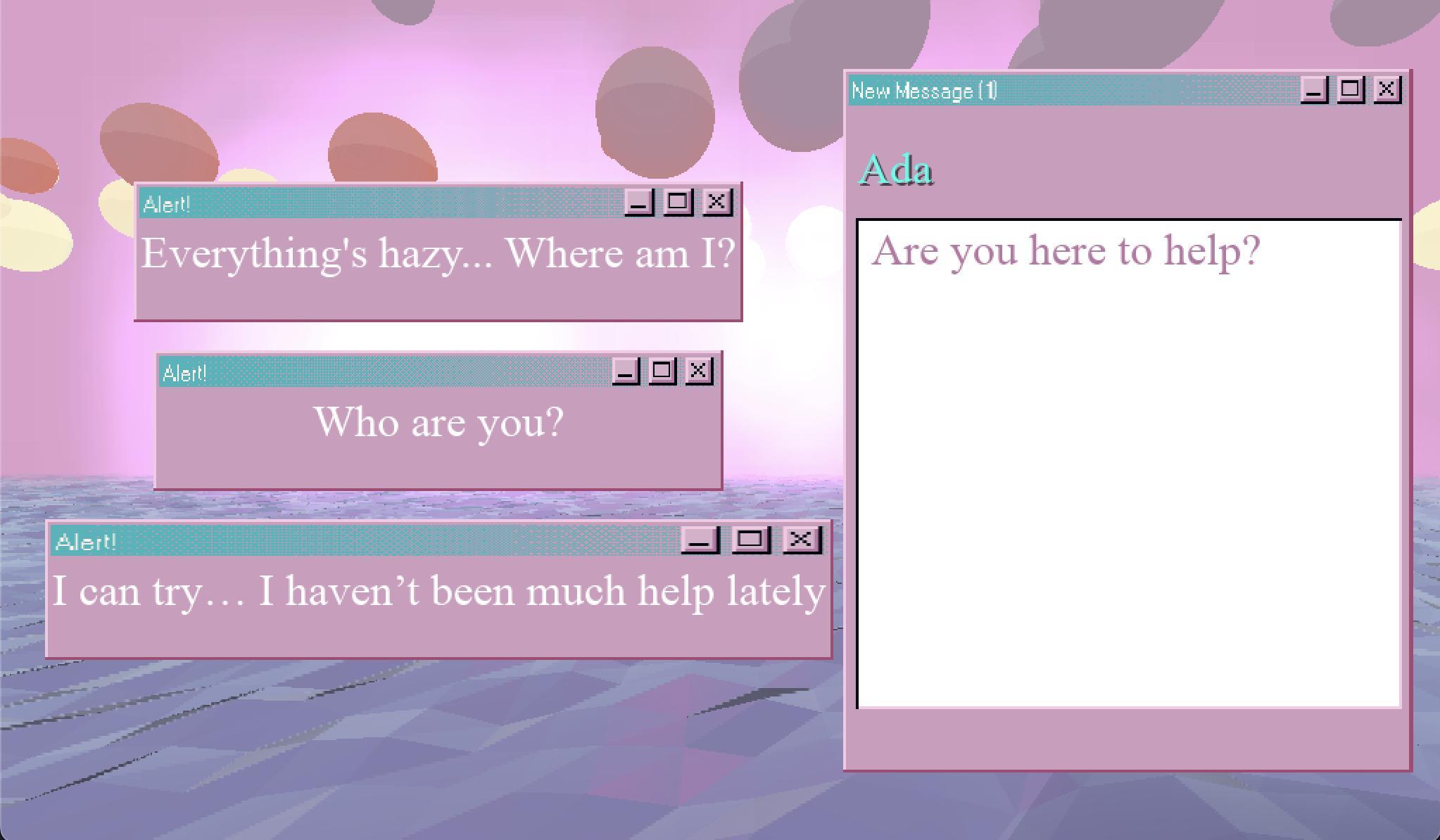Minimize the New Message window
The image size is (1440, 840).
point(1315,89)
